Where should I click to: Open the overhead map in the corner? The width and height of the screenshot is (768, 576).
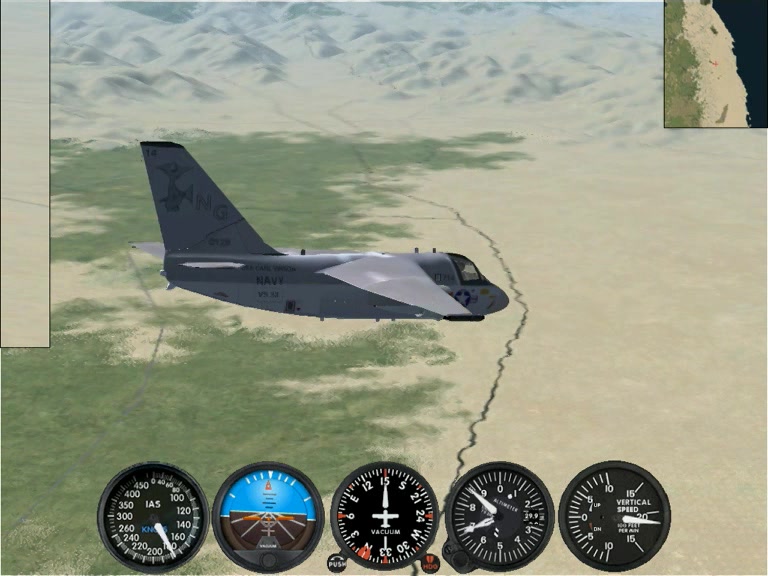click(715, 63)
